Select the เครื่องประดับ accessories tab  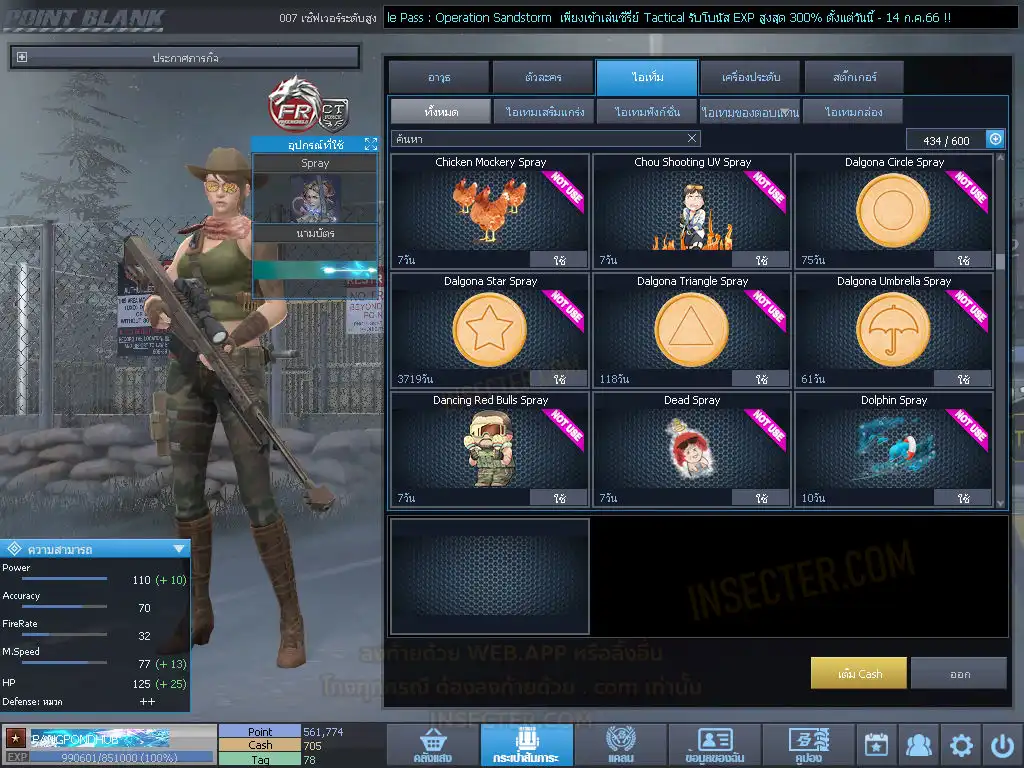point(750,77)
